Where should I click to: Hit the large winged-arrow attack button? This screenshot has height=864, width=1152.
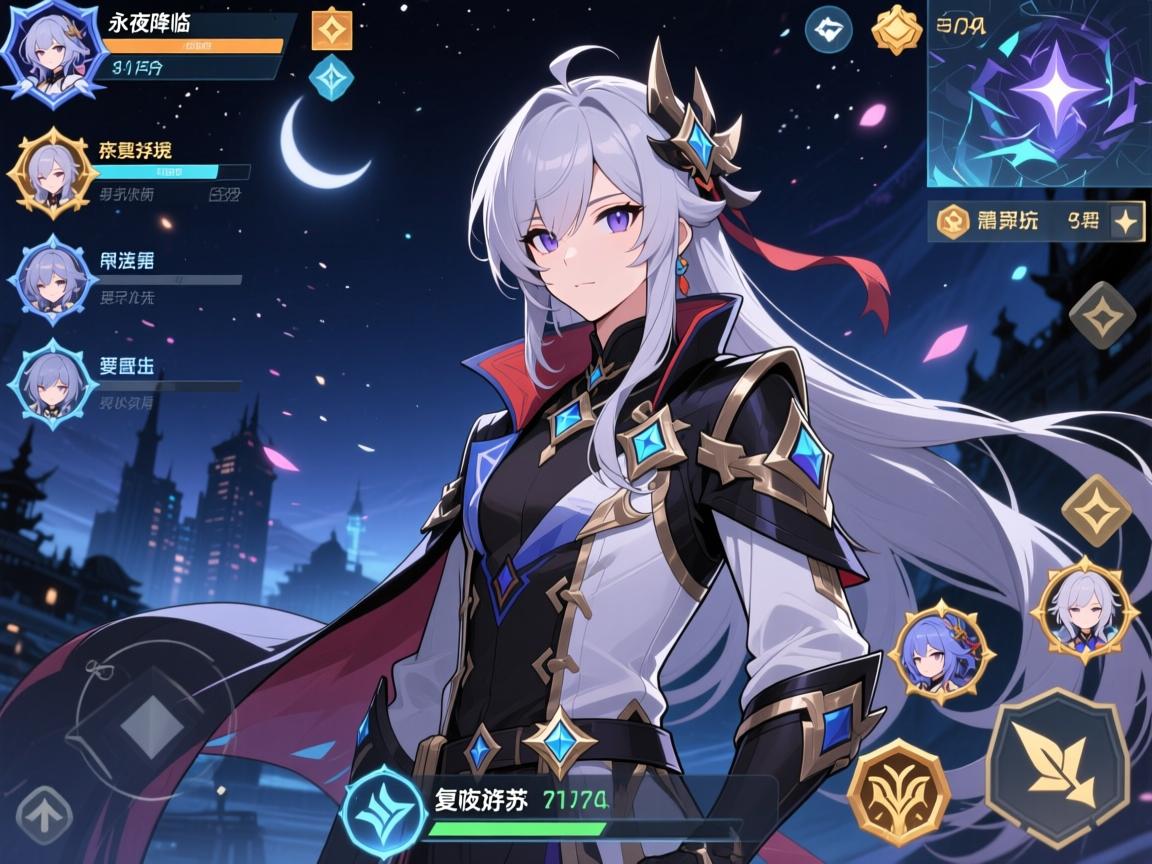click(x=1057, y=764)
